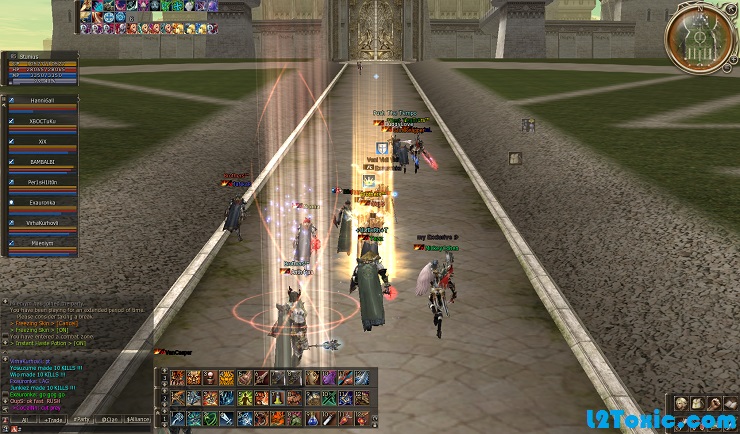Select party member Milenium
740x434 pixels.
click(42, 242)
